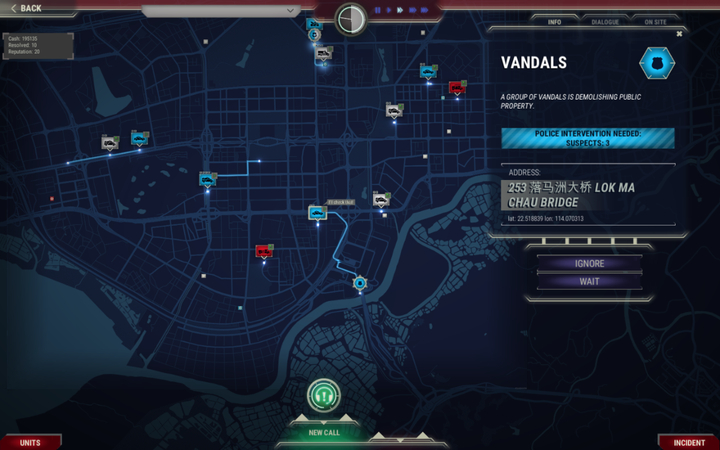Open the Units panel
This screenshot has width=720, height=450.
click(x=30, y=442)
